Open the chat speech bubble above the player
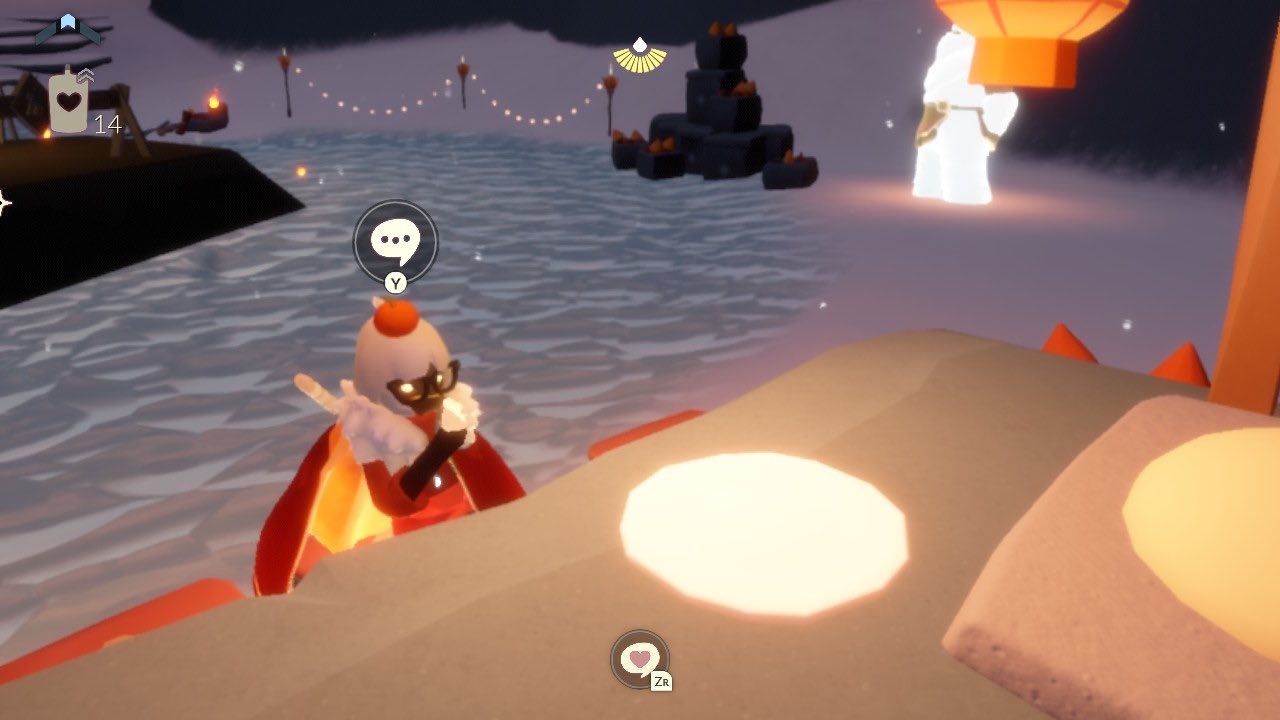Screen dimensions: 1280x720 pos(395,241)
